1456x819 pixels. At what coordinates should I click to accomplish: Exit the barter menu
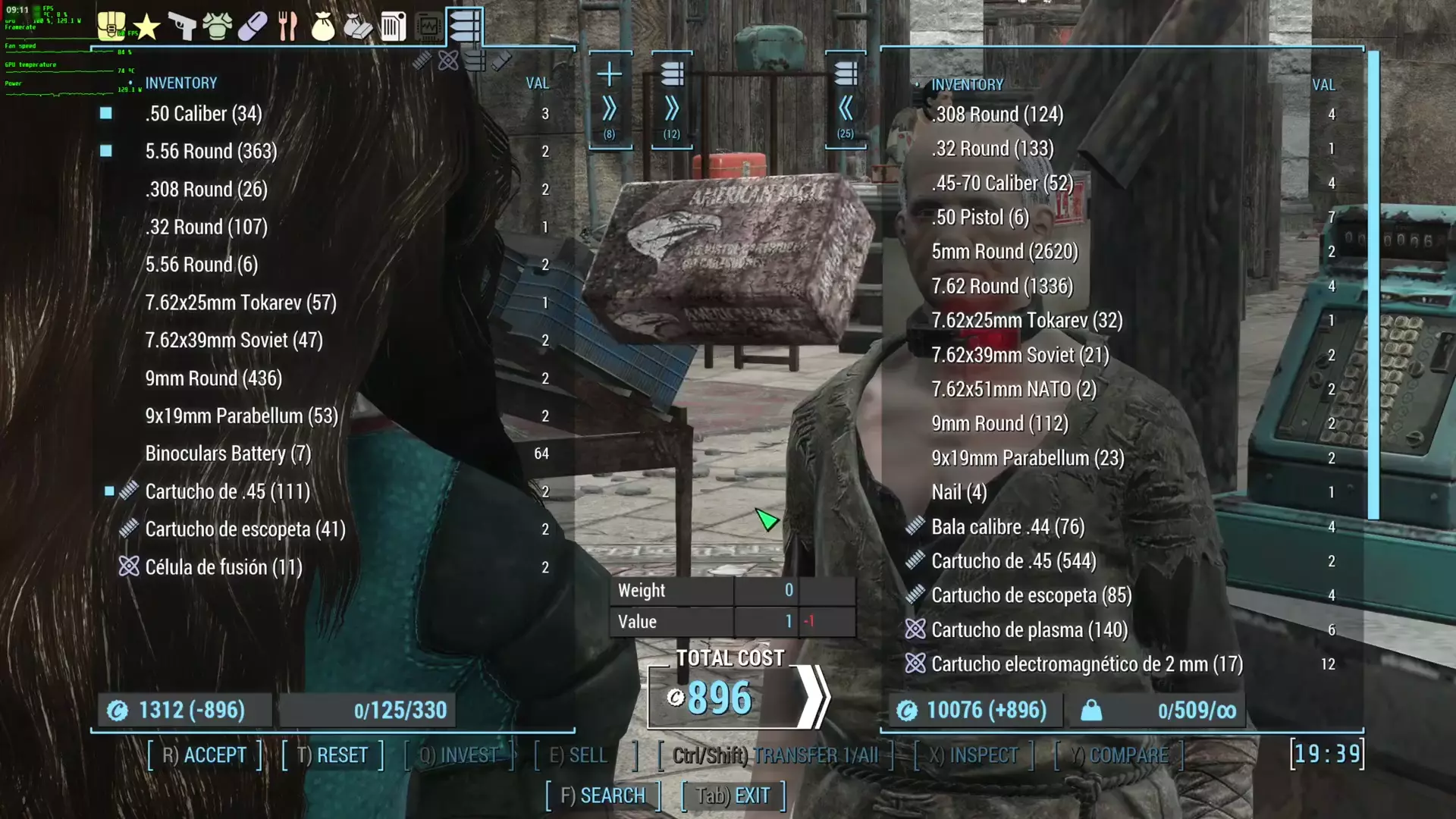point(733,795)
